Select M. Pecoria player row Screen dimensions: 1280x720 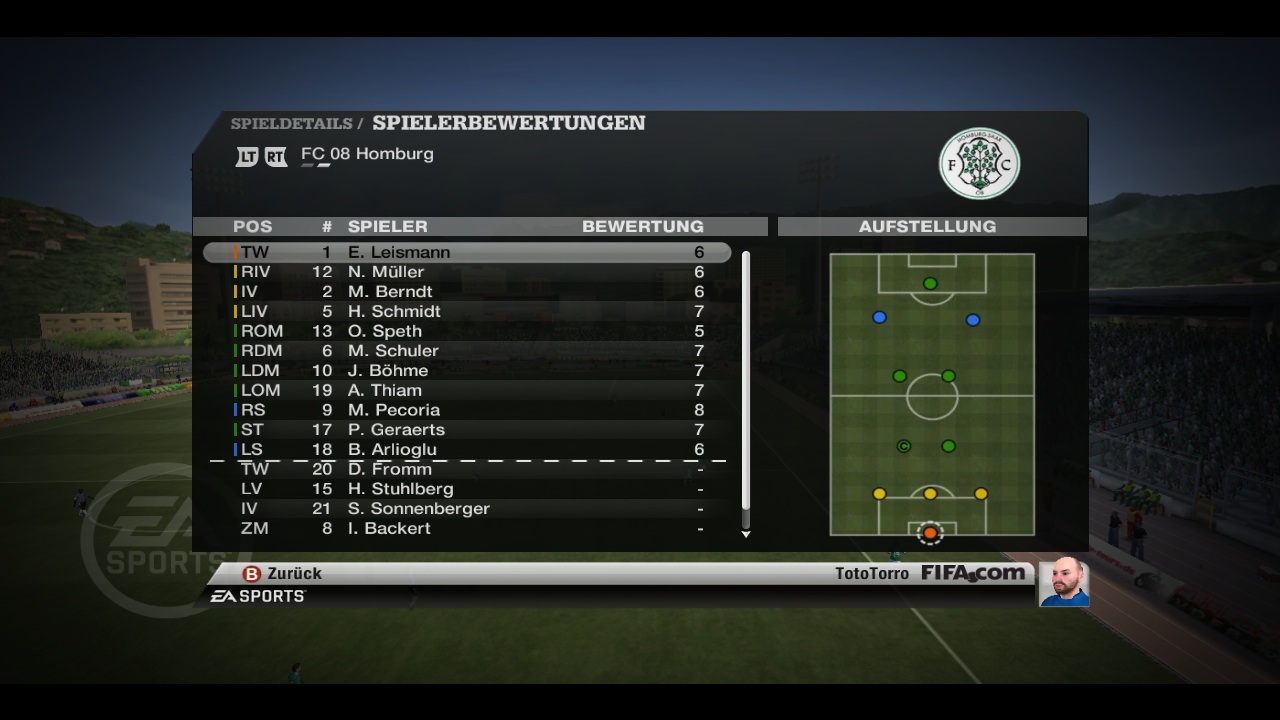(x=467, y=410)
